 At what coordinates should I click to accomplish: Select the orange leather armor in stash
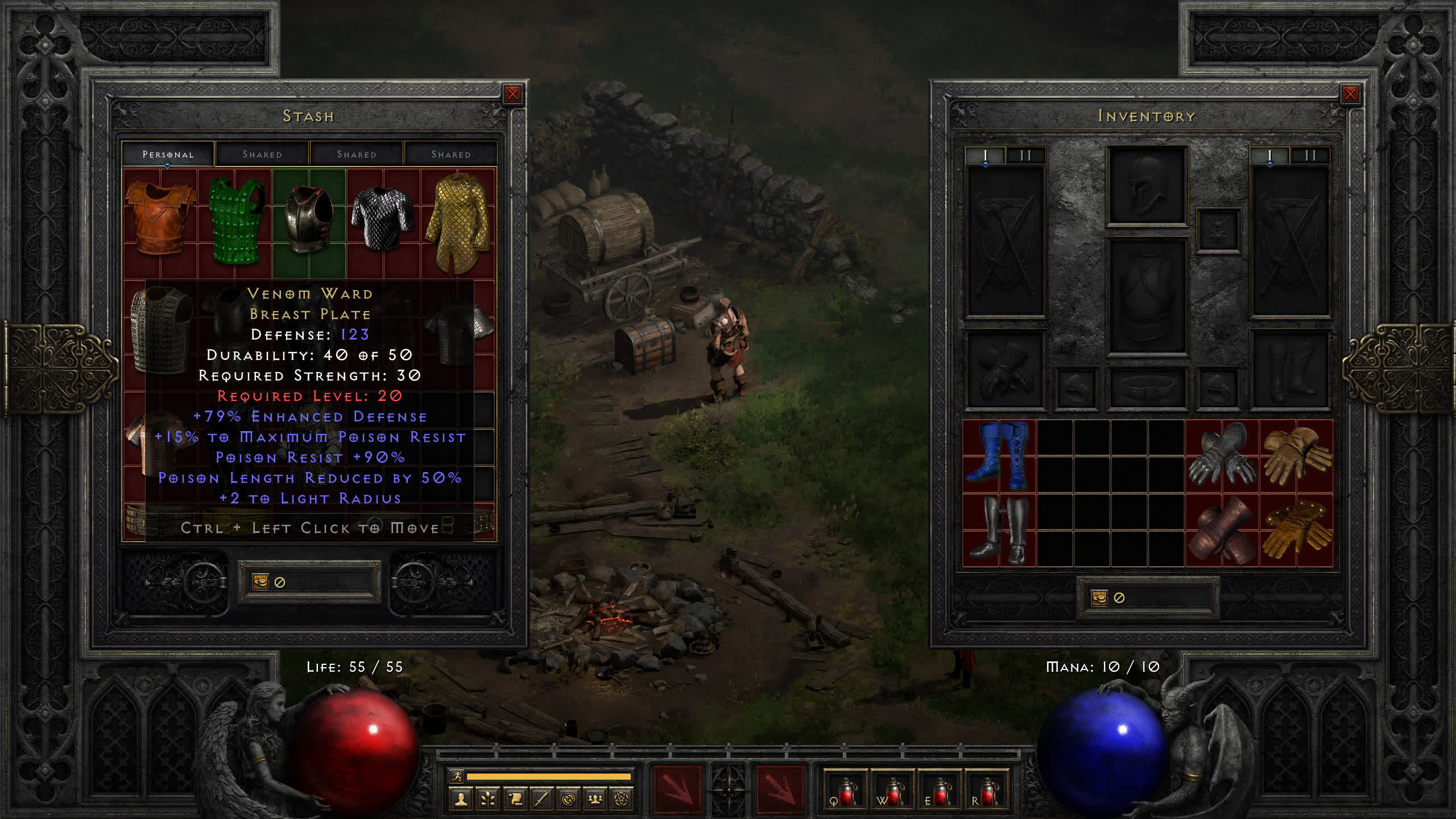coord(160,218)
